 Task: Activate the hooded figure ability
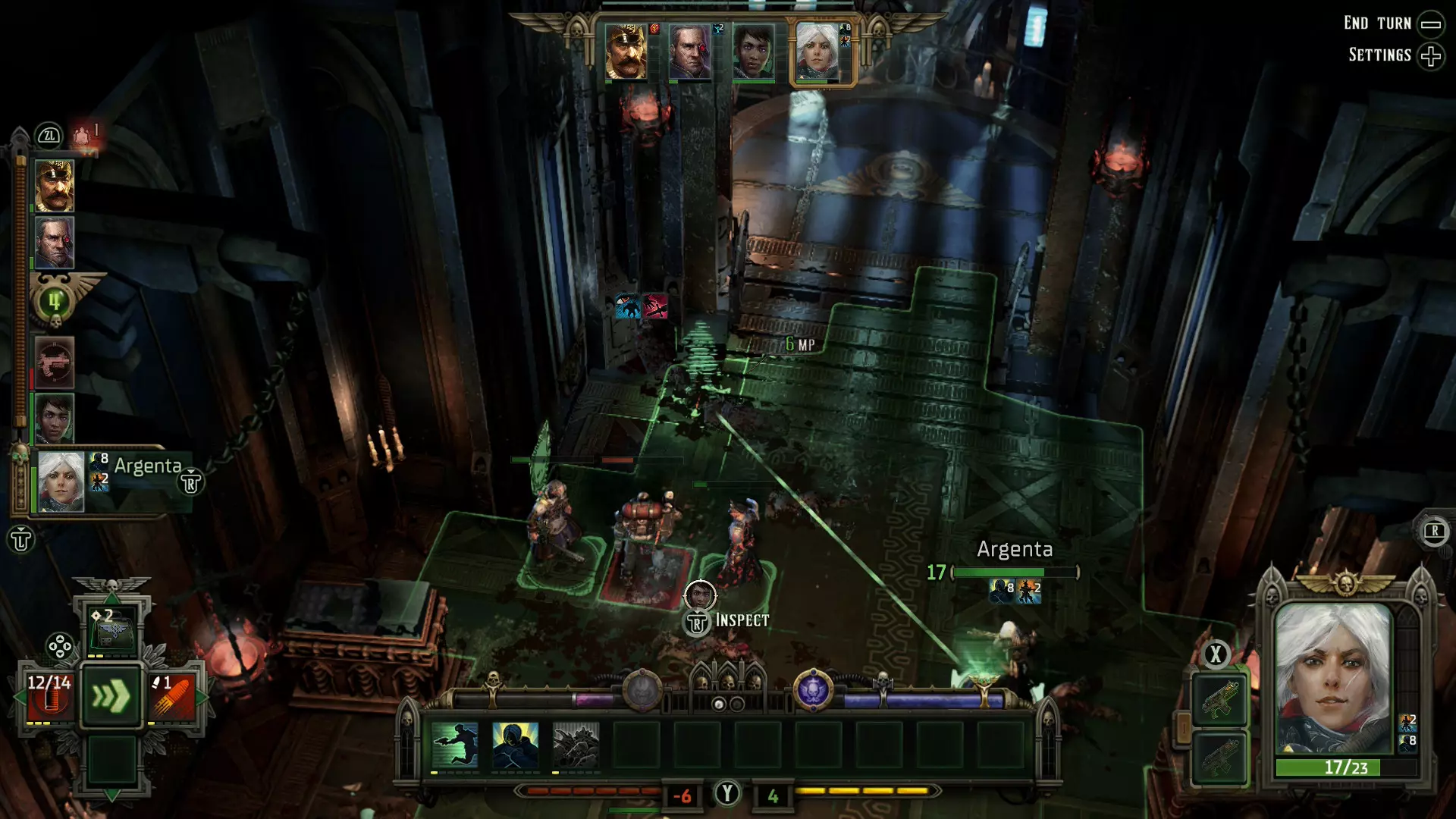coord(516,745)
